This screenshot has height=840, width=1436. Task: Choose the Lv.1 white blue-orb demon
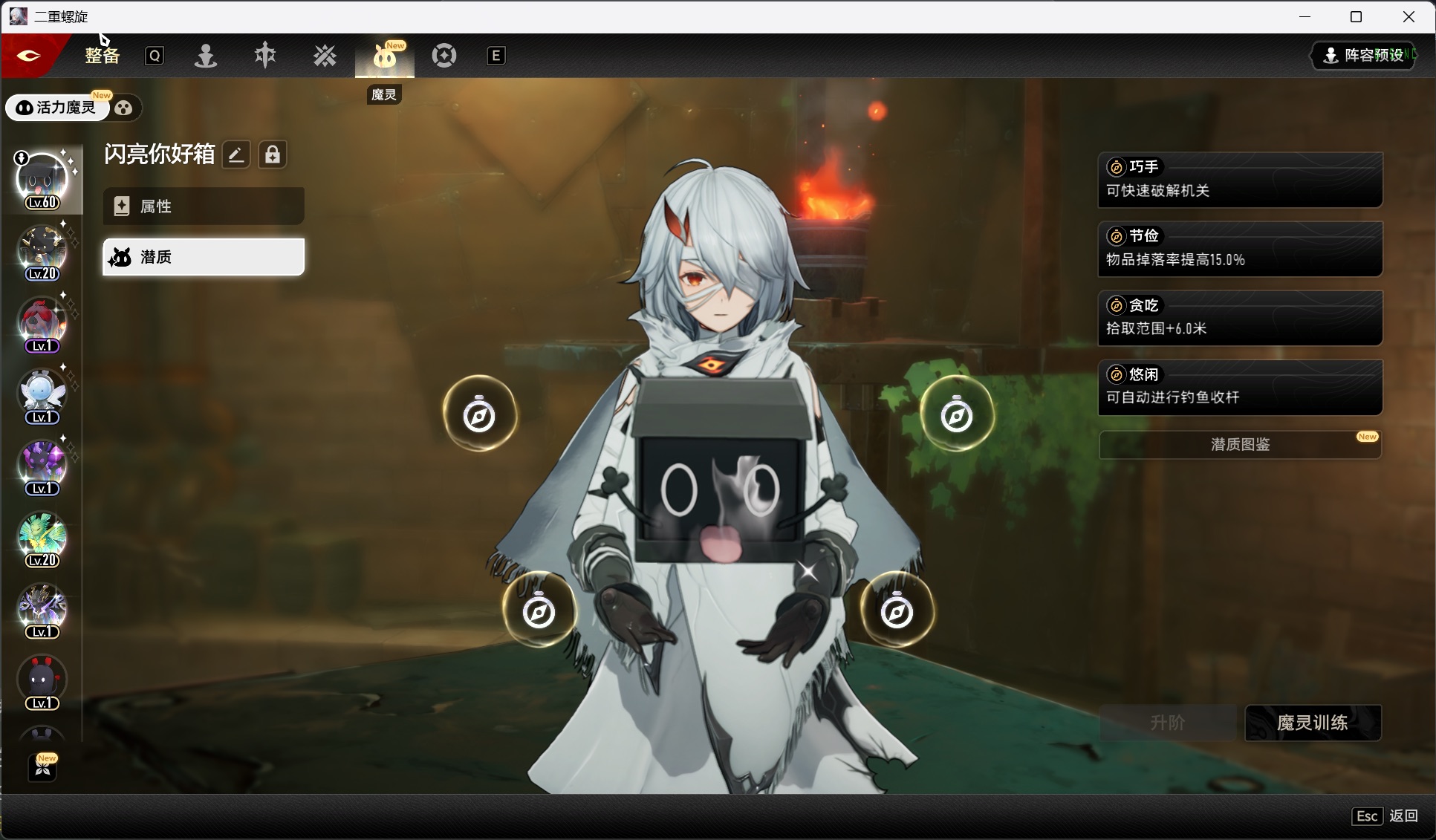point(42,395)
